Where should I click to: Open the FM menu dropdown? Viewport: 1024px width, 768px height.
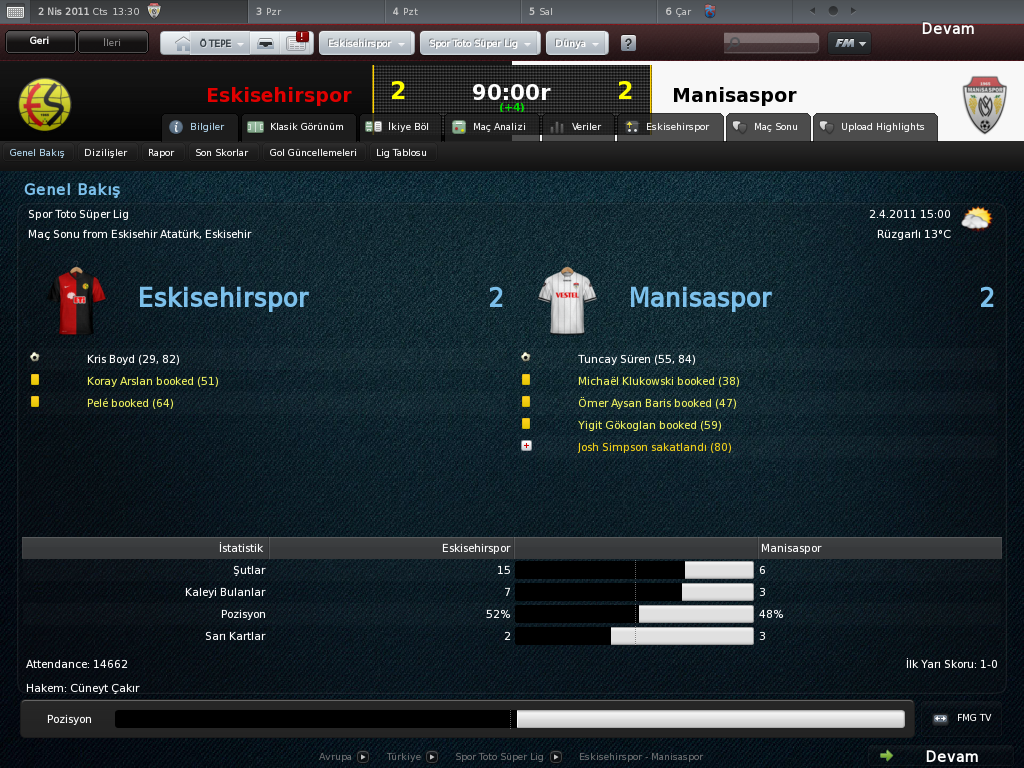click(x=849, y=43)
